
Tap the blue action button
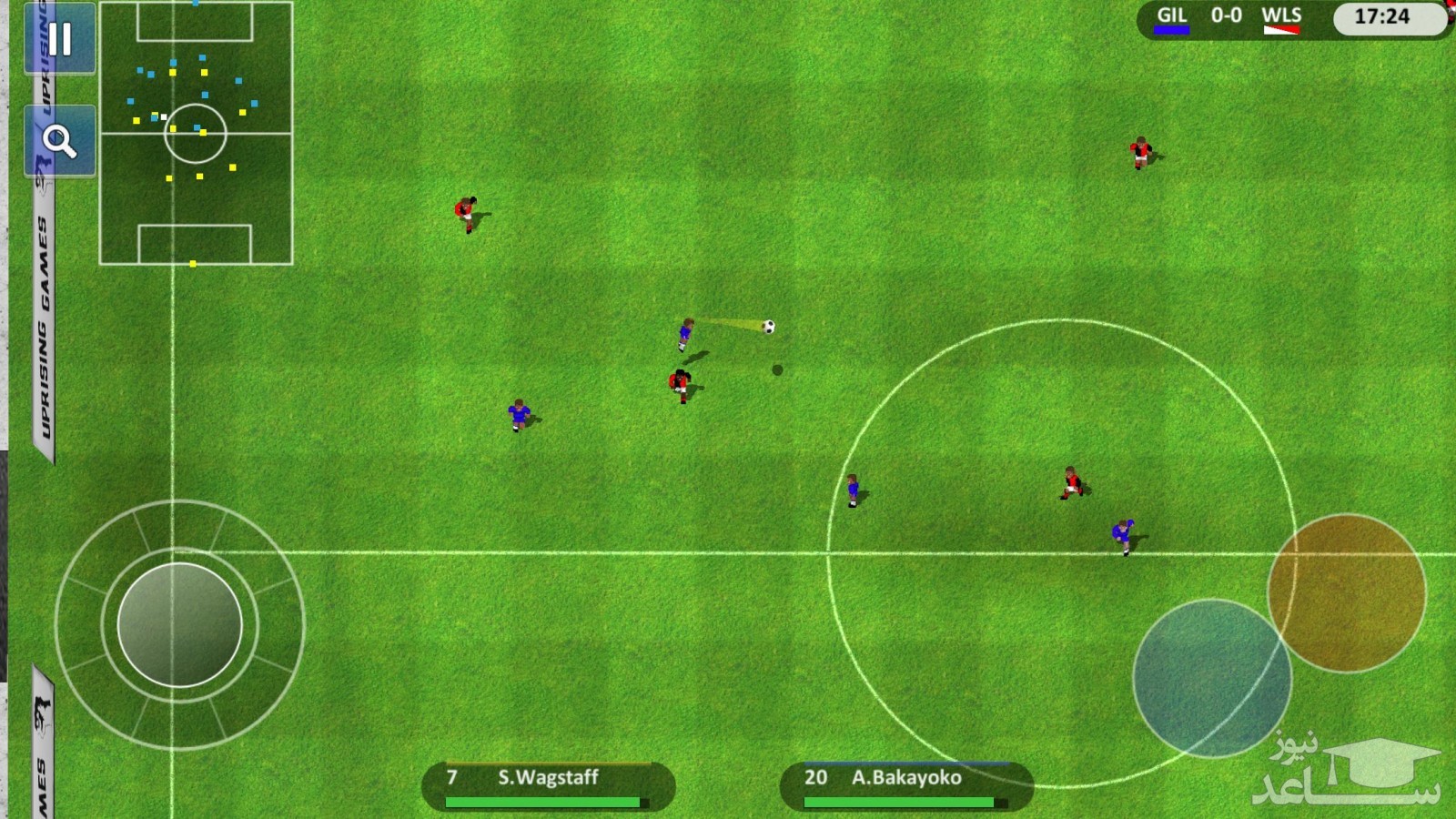[1211, 677]
